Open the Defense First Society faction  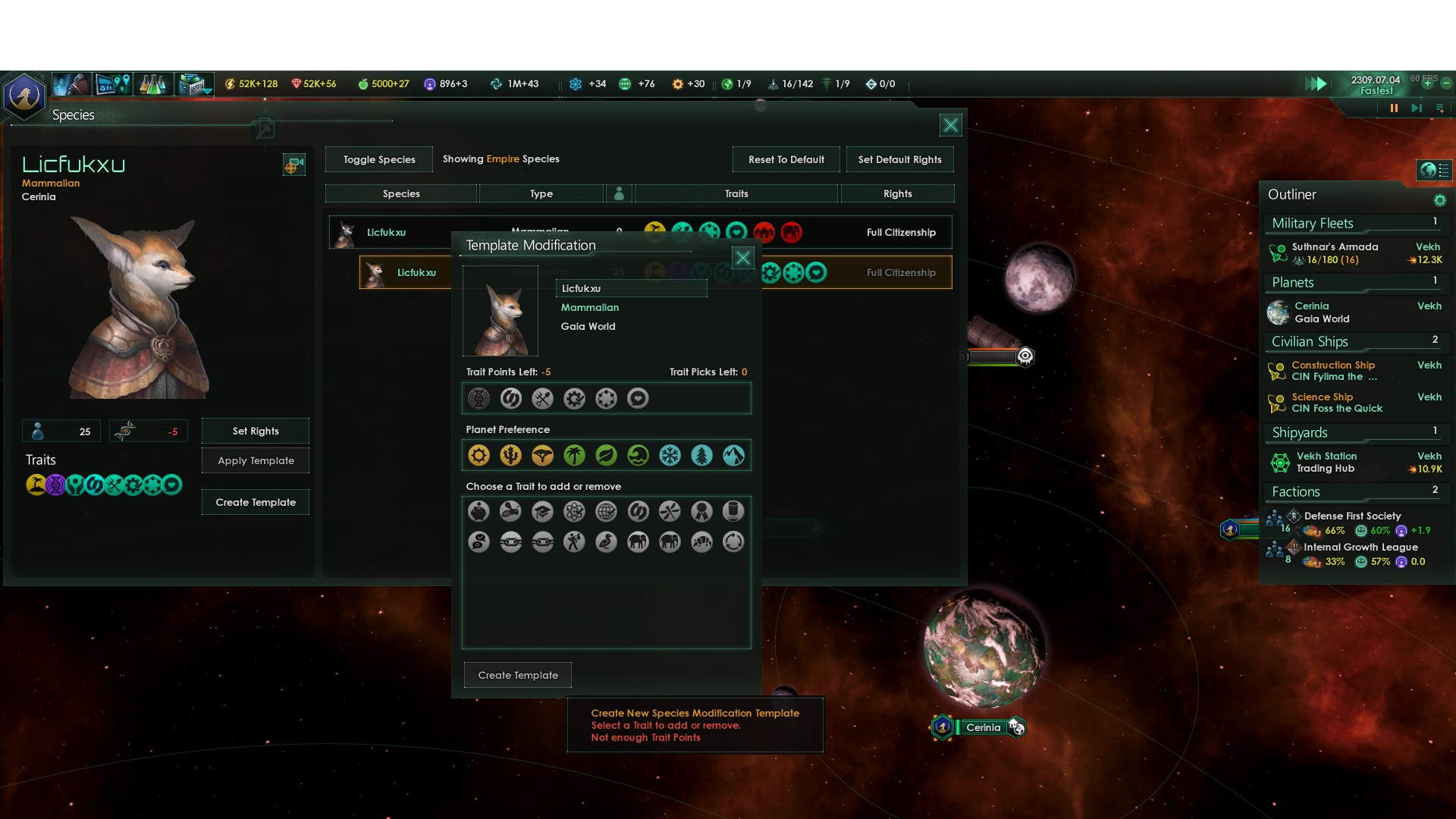(x=1352, y=516)
